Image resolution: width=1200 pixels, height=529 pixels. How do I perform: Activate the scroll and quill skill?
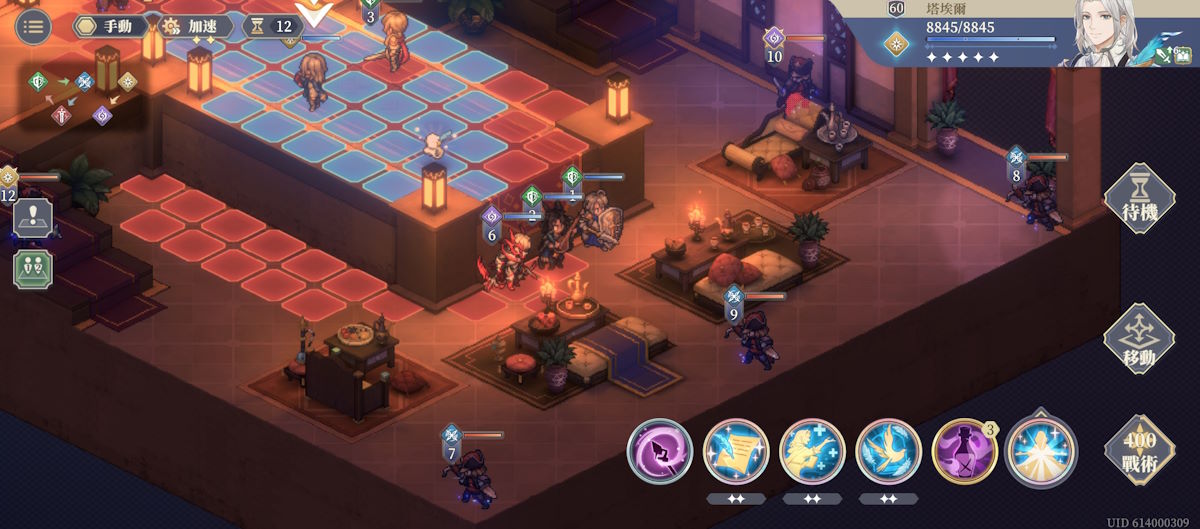click(736, 452)
